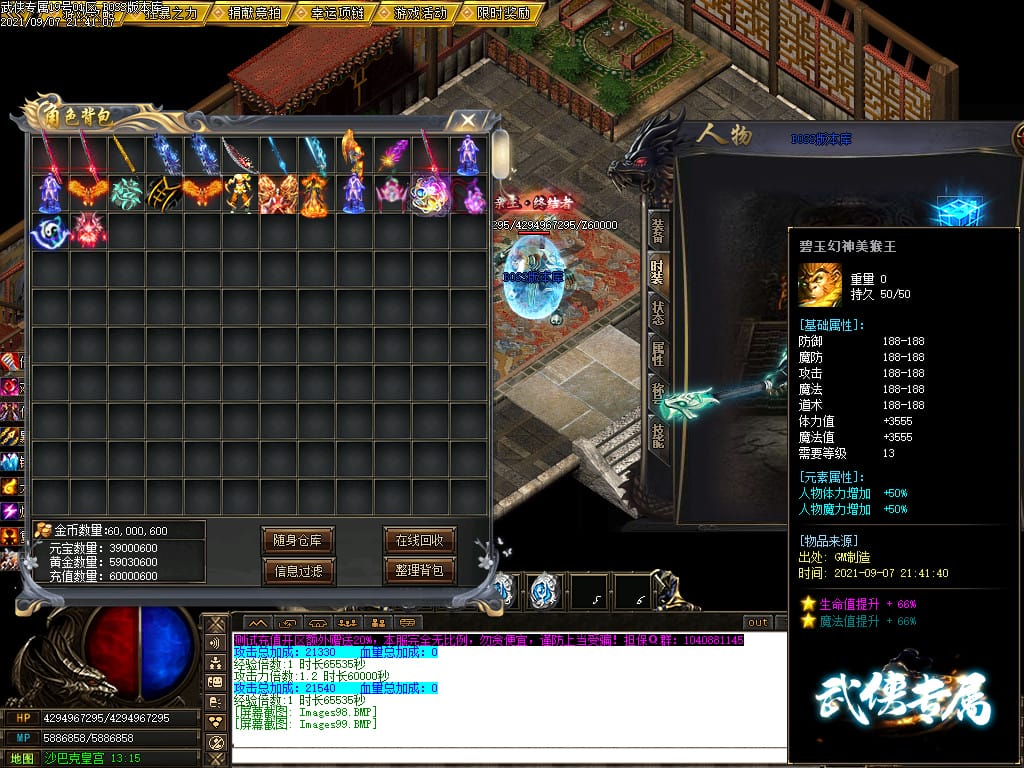The height and width of the screenshot is (768, 1024).
Task: Sort the bag with 整理背包
Action: [x=419, y=571]
